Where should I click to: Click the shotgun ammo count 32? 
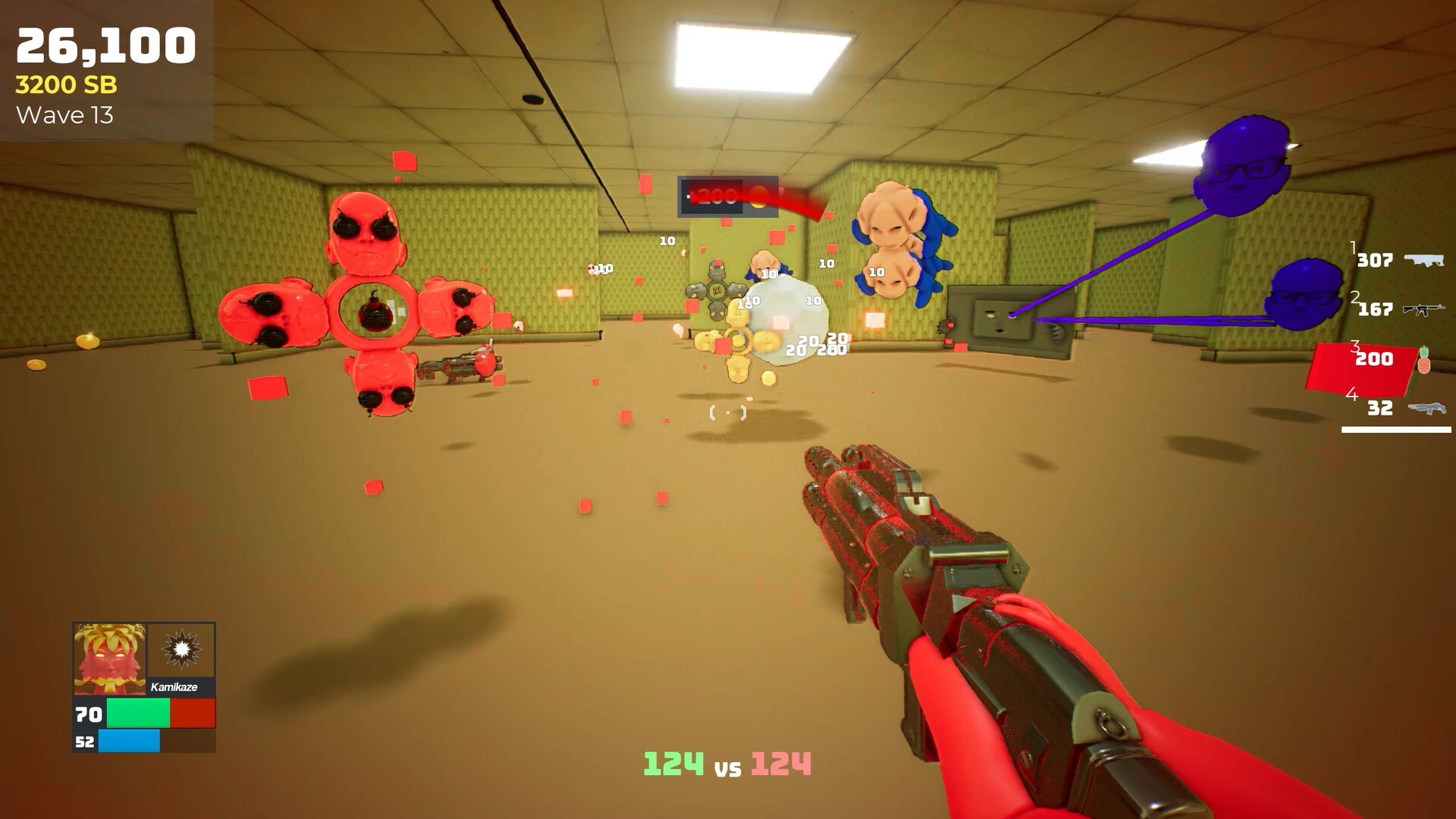point(1380,409)
